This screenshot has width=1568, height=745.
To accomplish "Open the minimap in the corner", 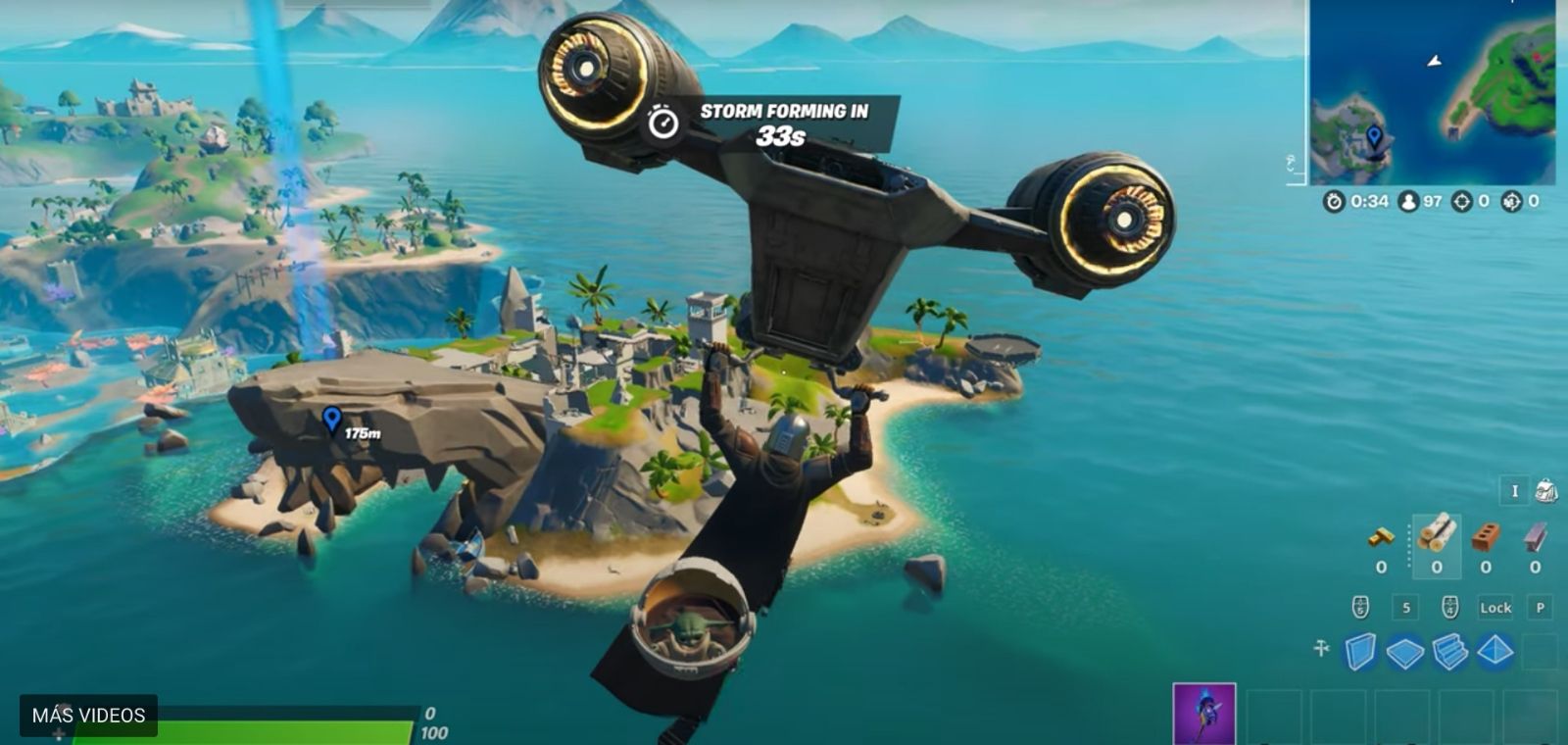I will [1433, 92].
